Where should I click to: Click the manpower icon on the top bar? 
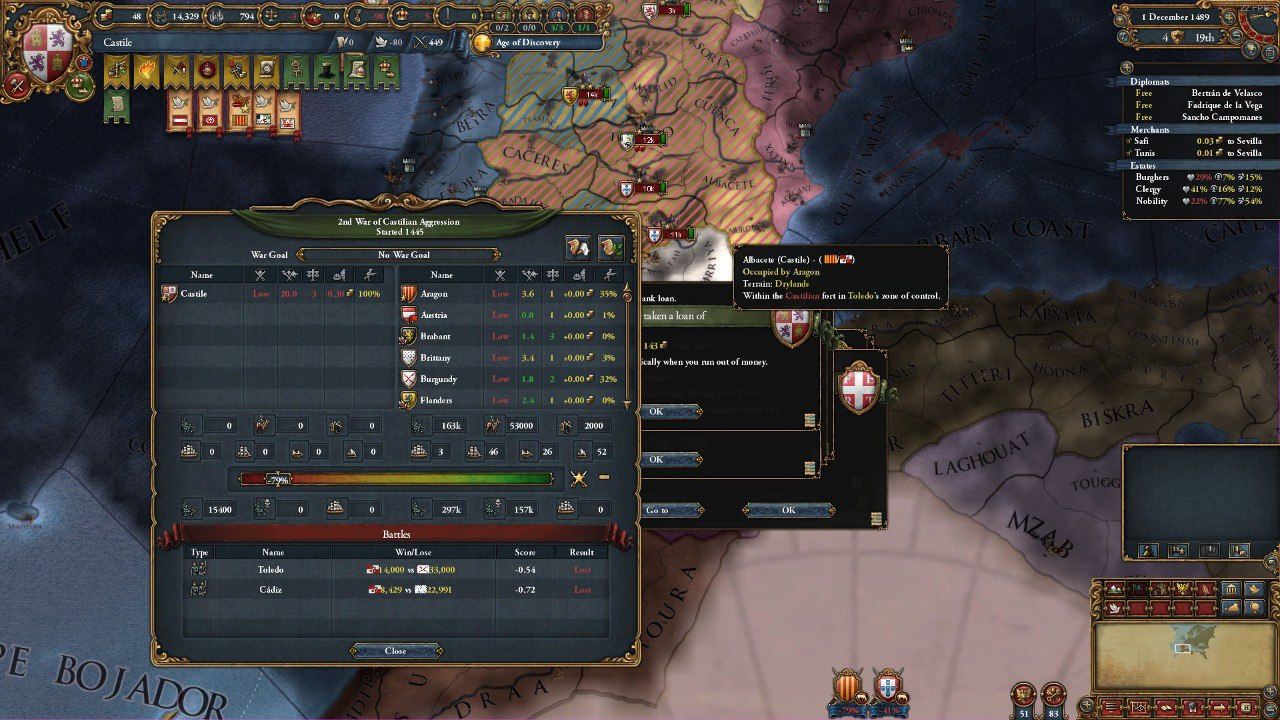point(160,15)
